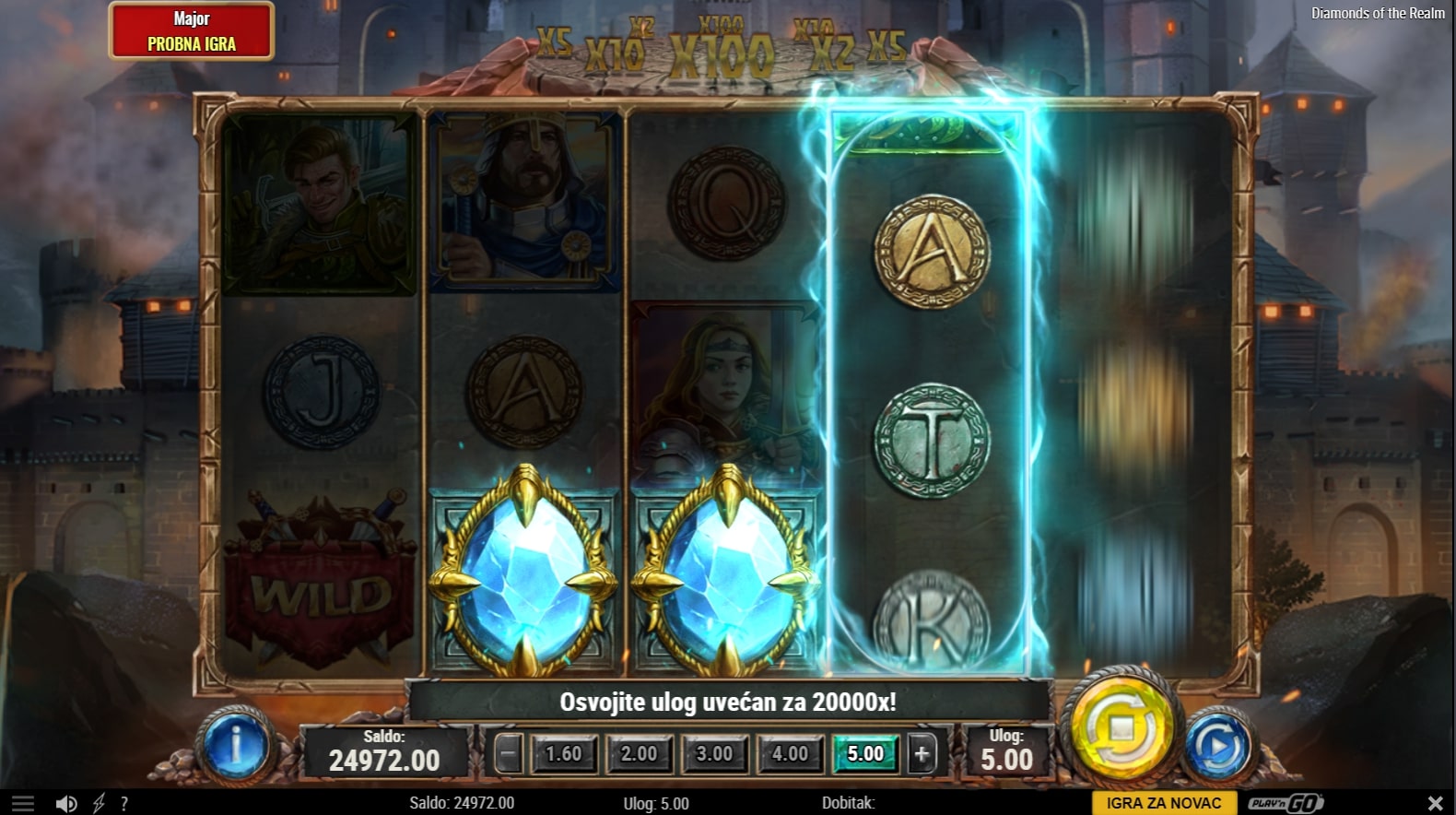Screen dimensions: 1456x815
Task: Open help with the question mark
Action: pos(124,804)
